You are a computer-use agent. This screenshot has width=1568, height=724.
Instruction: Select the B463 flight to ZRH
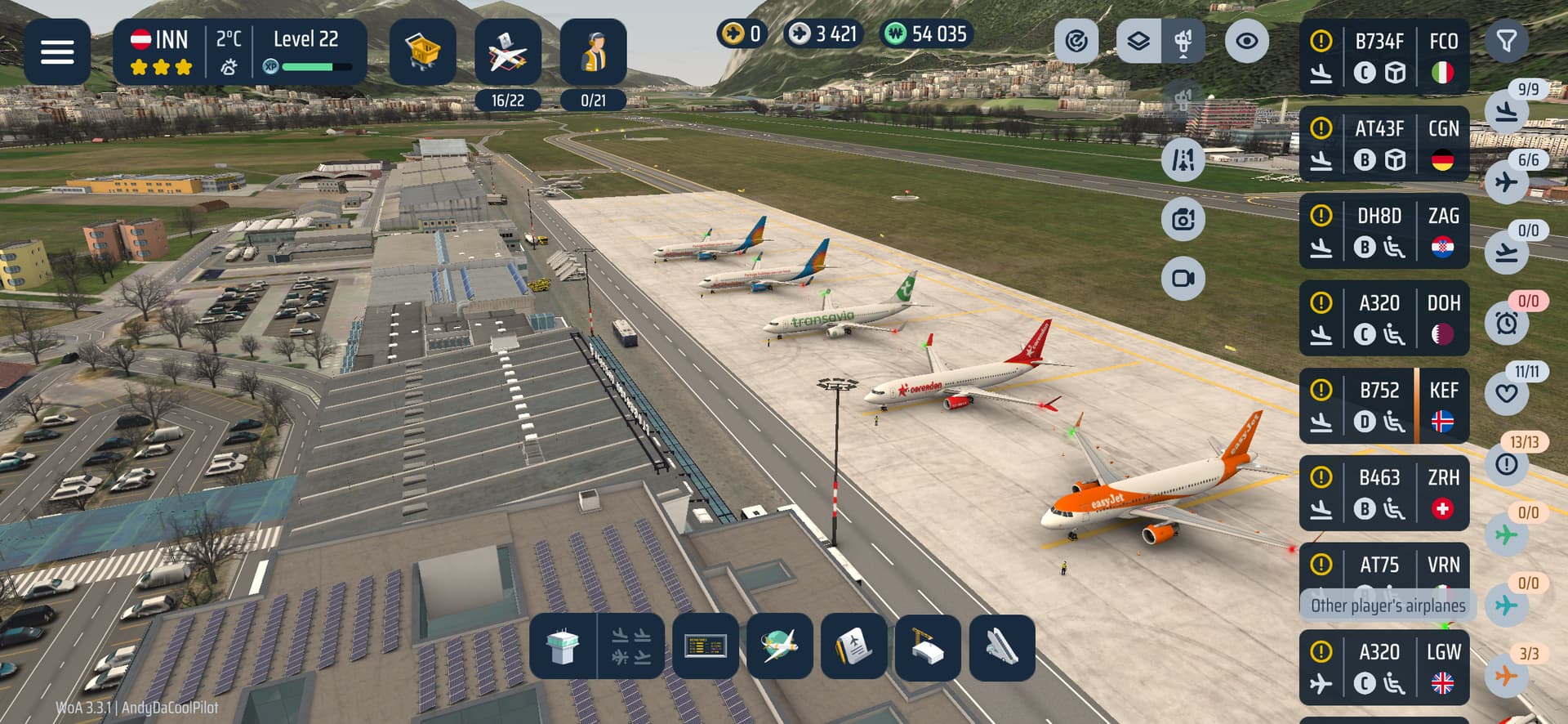tap(1383, 494)
